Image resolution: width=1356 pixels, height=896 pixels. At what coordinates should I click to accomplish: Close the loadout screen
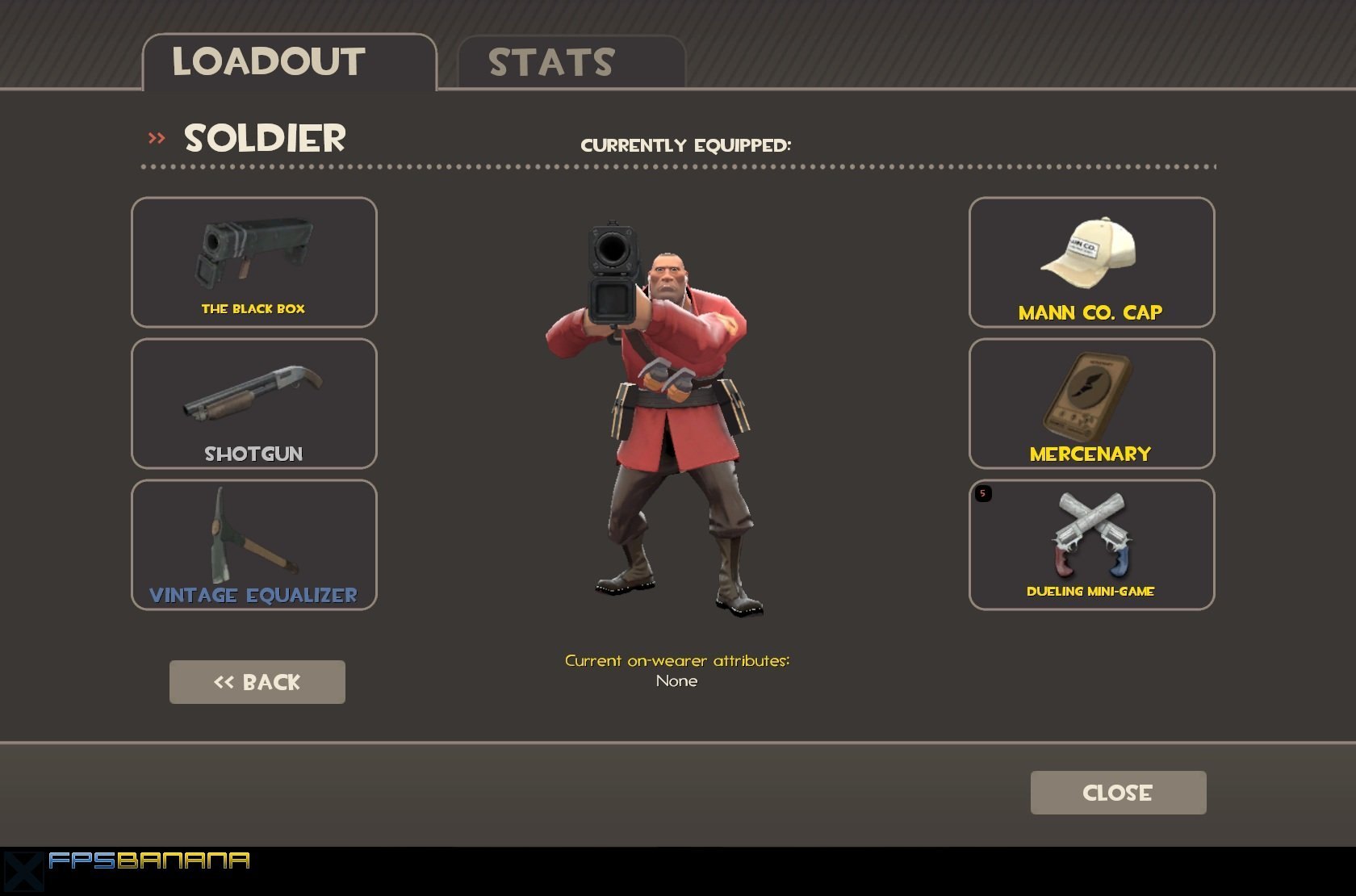tap(1118, 793)
